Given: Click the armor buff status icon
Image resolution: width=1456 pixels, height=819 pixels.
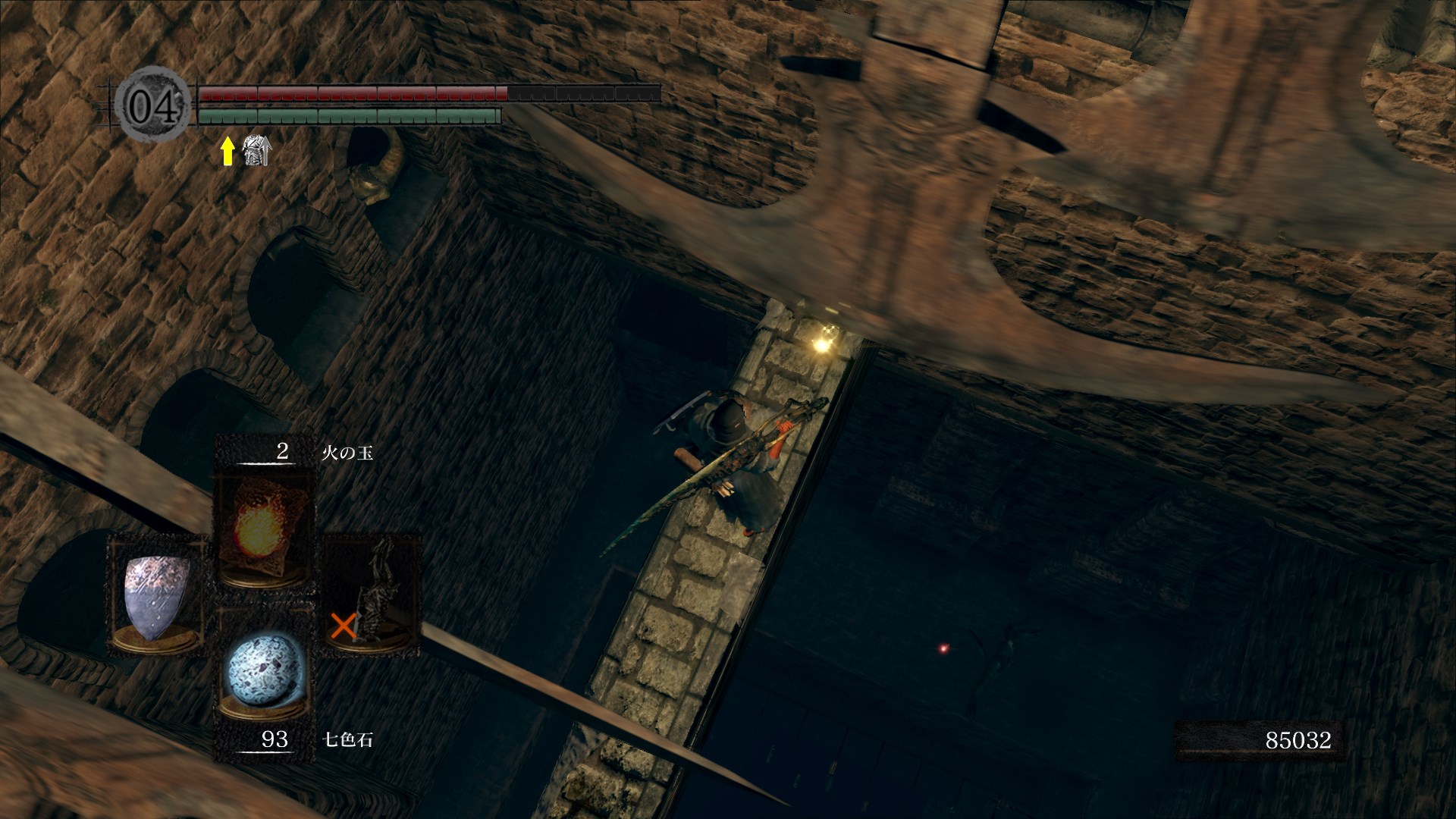Looking at the screenshot, I should tap(256, 151).
